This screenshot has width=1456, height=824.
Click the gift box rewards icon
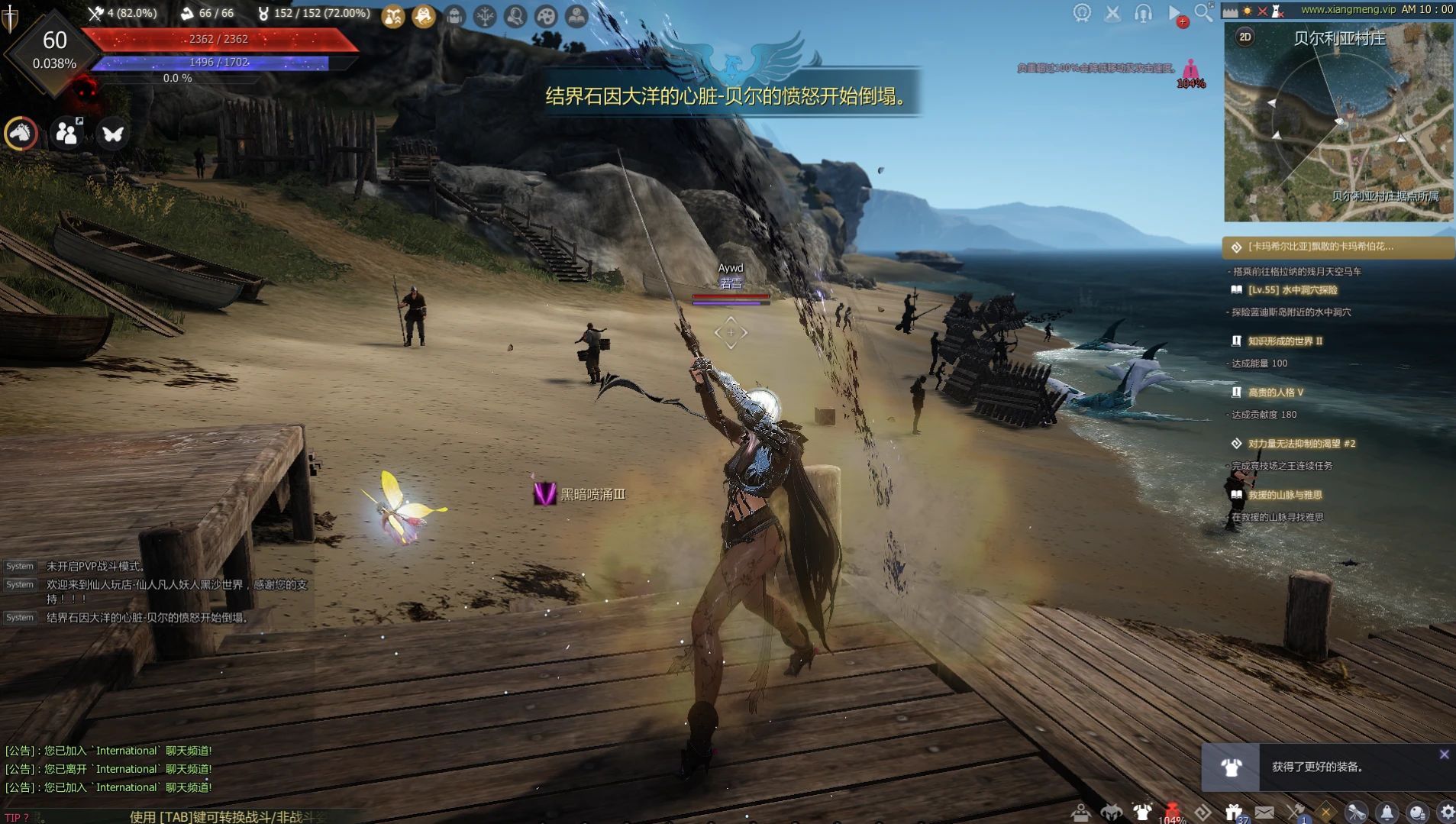(1233, 813)
